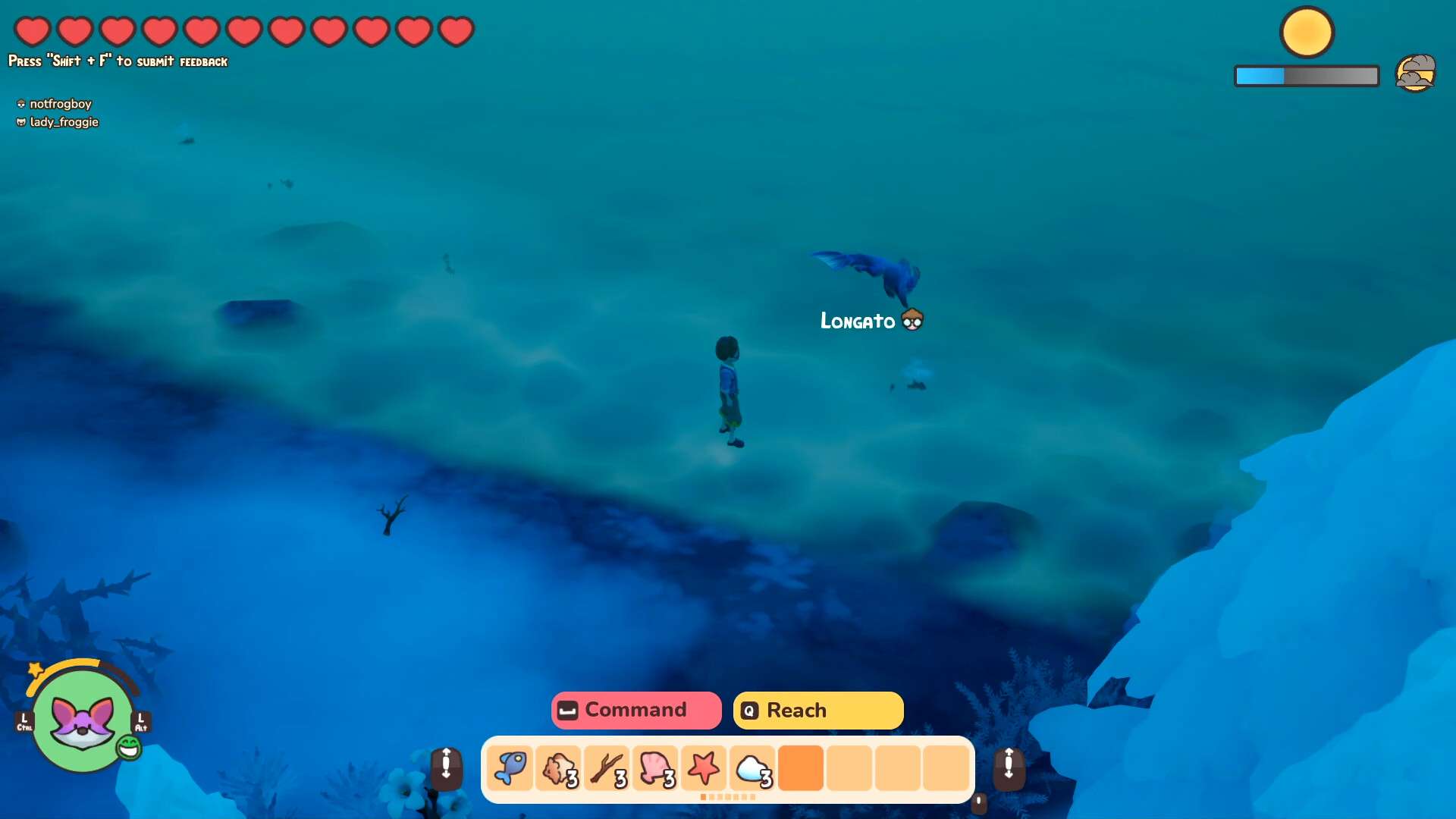The image size is (1456, 819).
Task: Select the white cloud item slot
Action: pos(752,767)
